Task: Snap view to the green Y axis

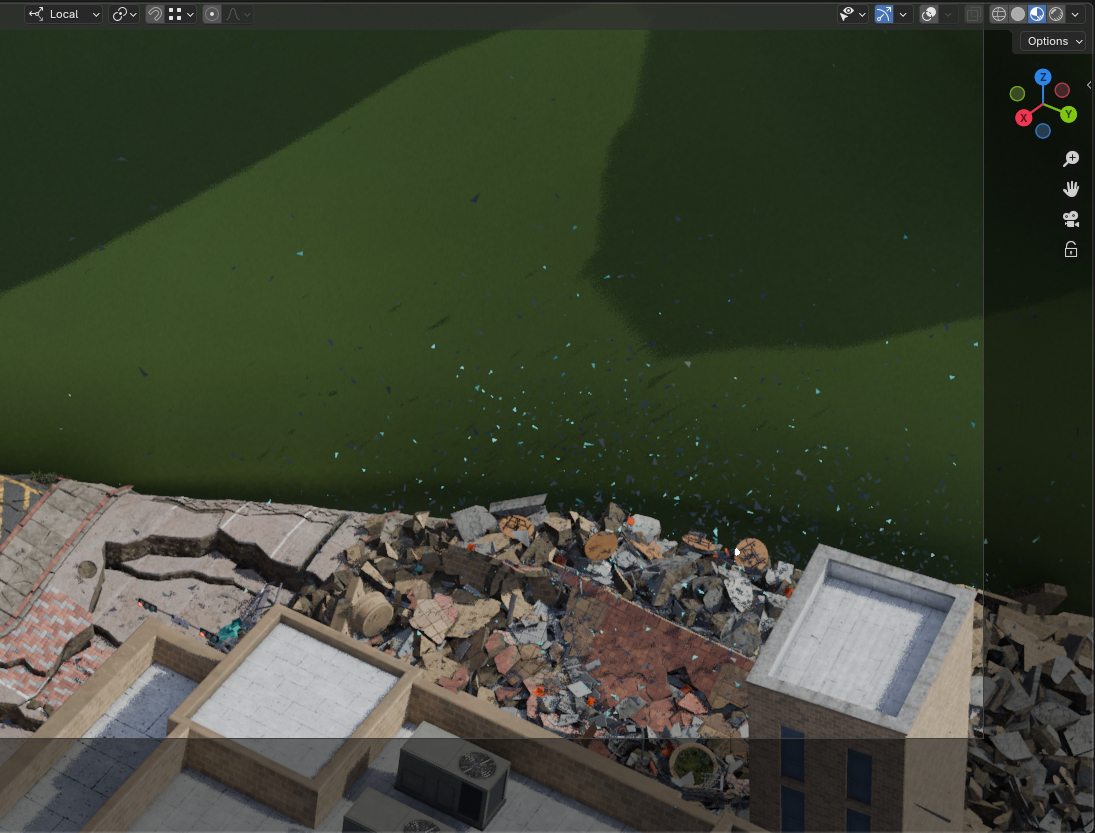Action: (1068, 114)
